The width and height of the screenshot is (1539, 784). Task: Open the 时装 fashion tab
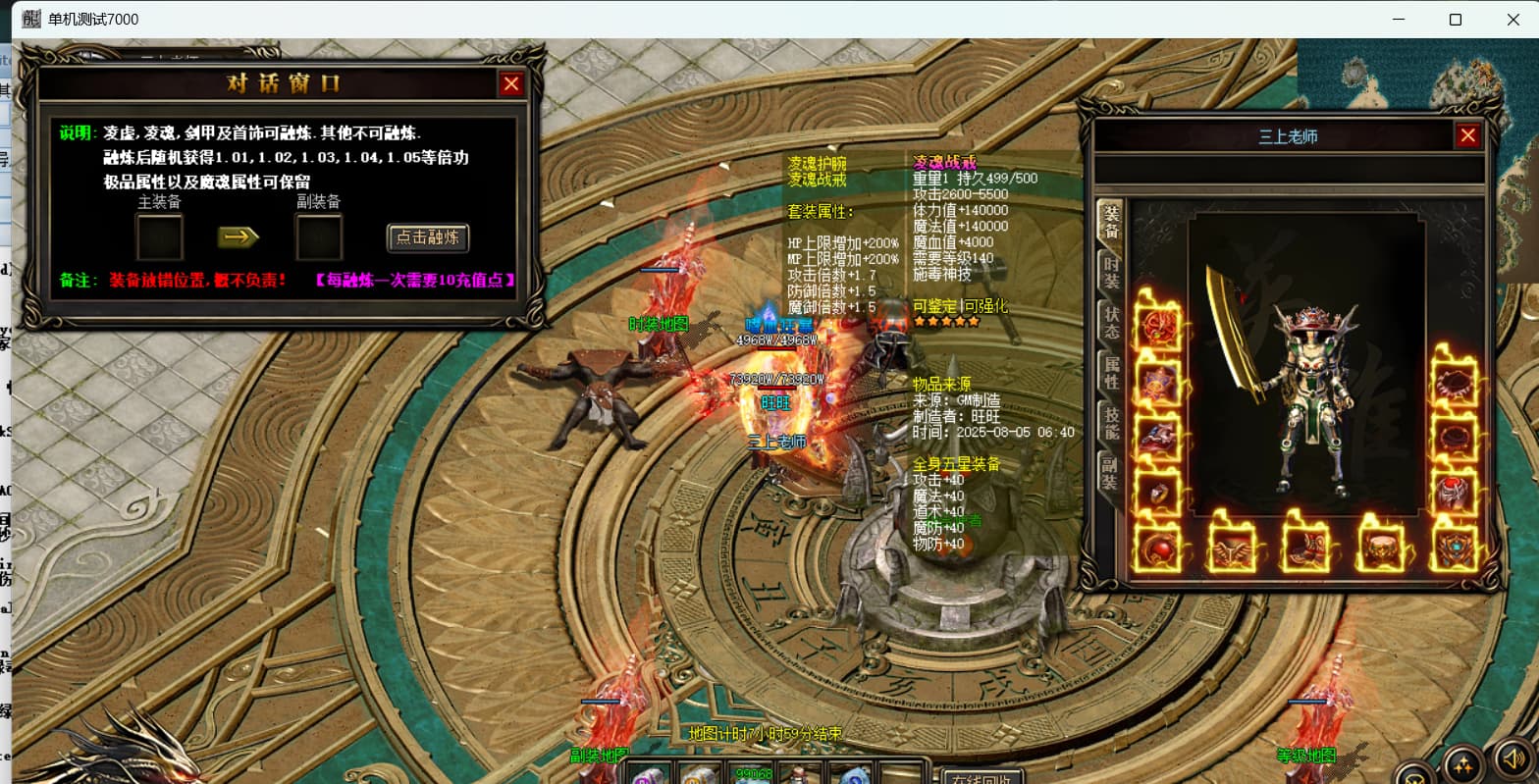click(1111, 274)
